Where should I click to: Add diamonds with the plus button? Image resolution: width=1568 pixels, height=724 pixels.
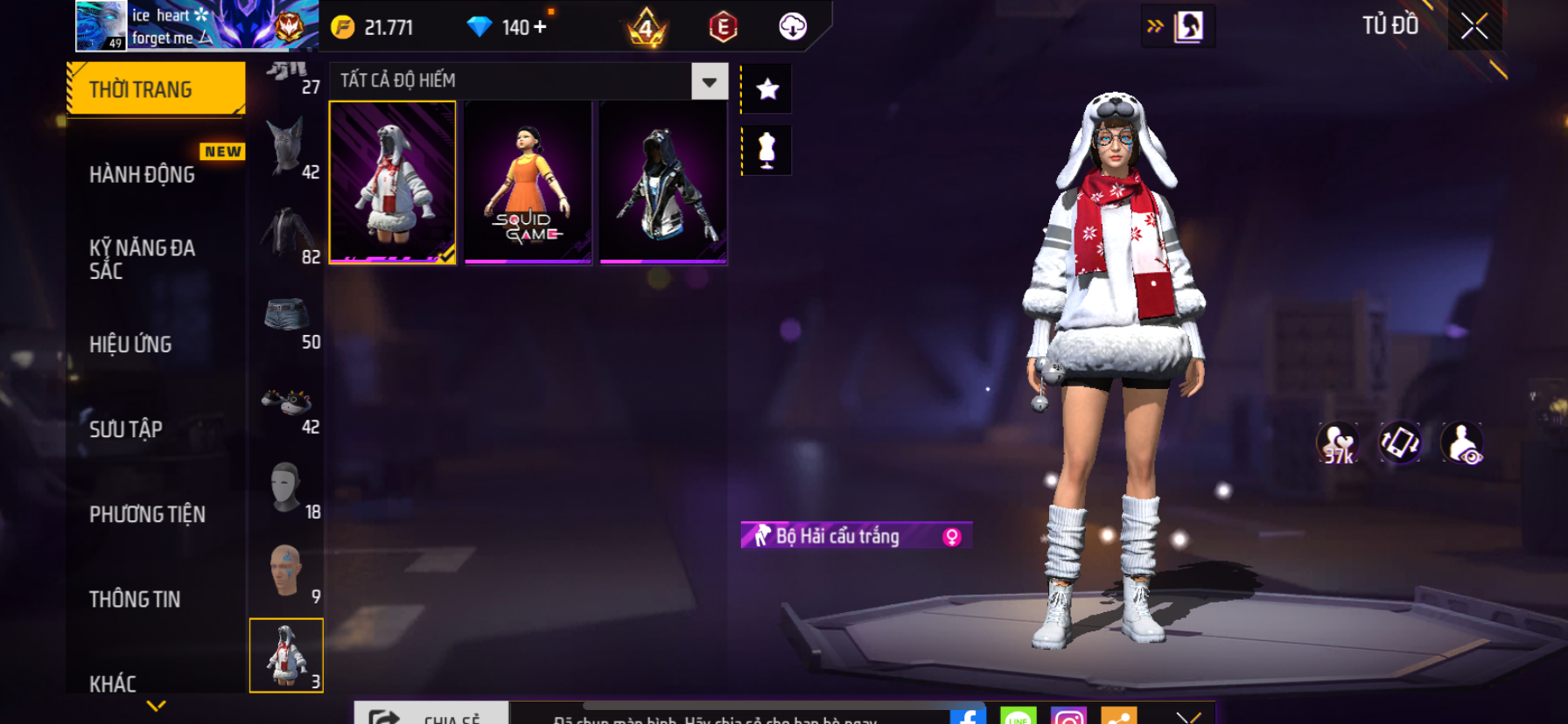click(x=540, y=27)
